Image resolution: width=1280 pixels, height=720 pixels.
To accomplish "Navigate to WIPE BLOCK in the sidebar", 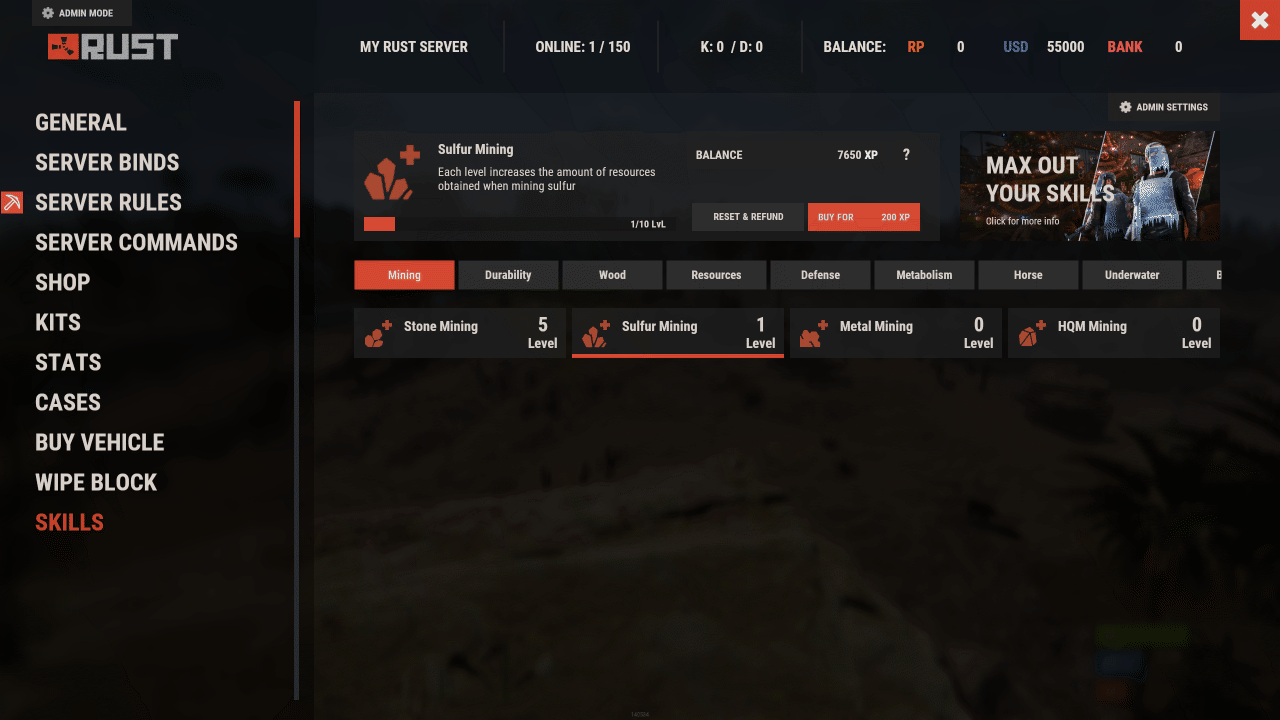I will [96, 481].
